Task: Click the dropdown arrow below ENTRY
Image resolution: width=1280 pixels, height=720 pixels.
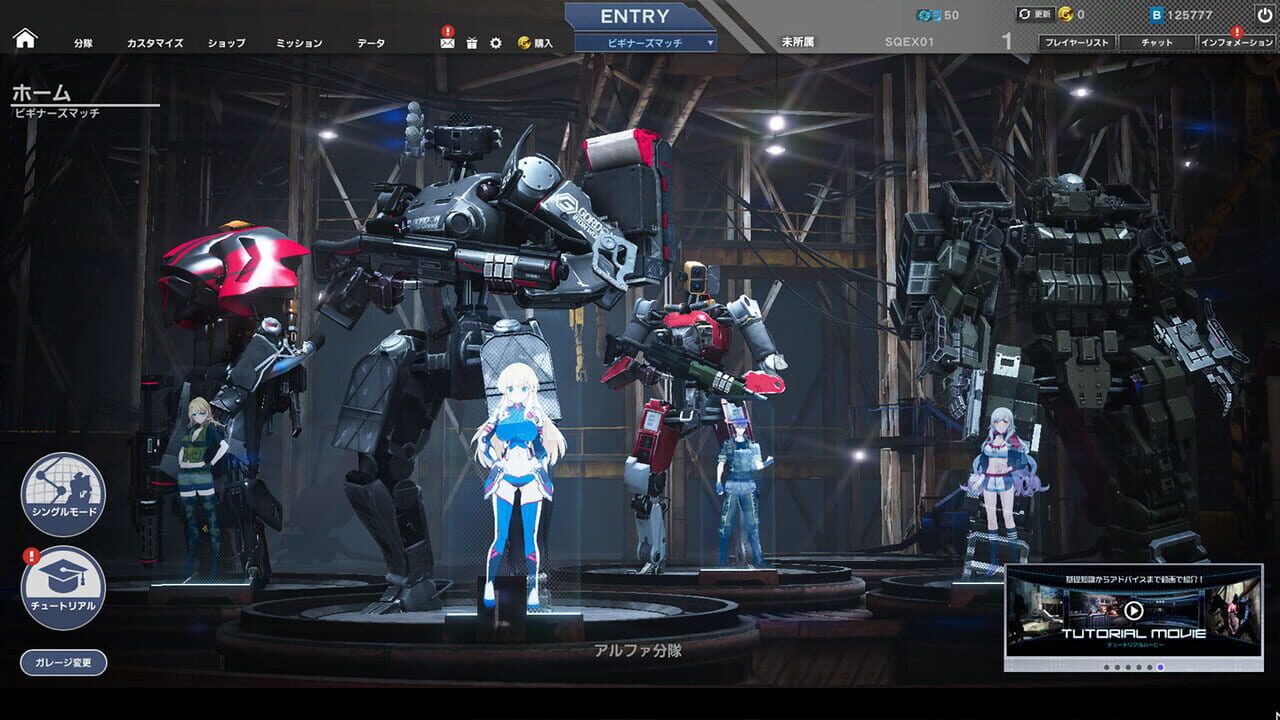Action: (711, 42)
